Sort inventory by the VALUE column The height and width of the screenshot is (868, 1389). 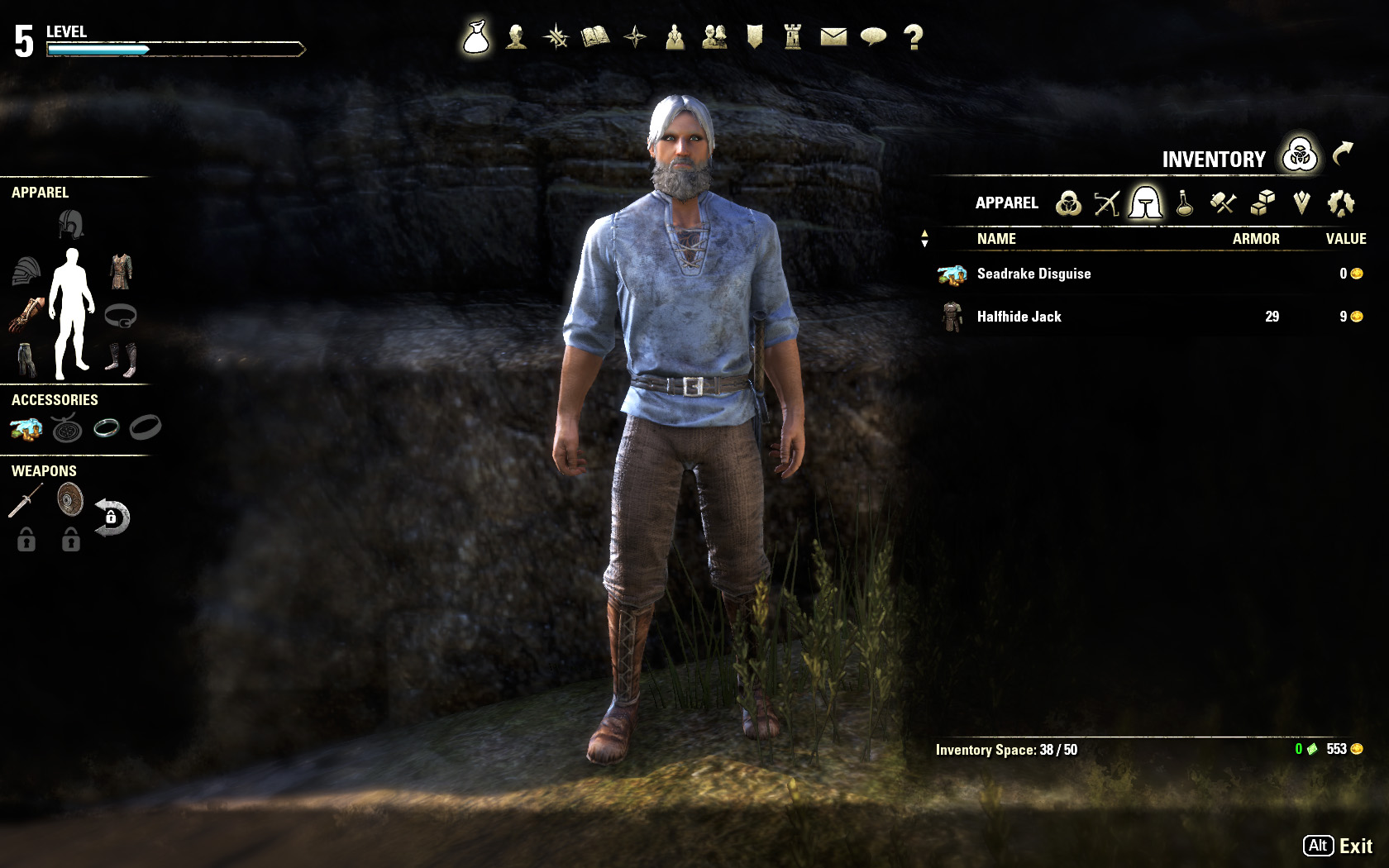click(x=1345, y=239)
